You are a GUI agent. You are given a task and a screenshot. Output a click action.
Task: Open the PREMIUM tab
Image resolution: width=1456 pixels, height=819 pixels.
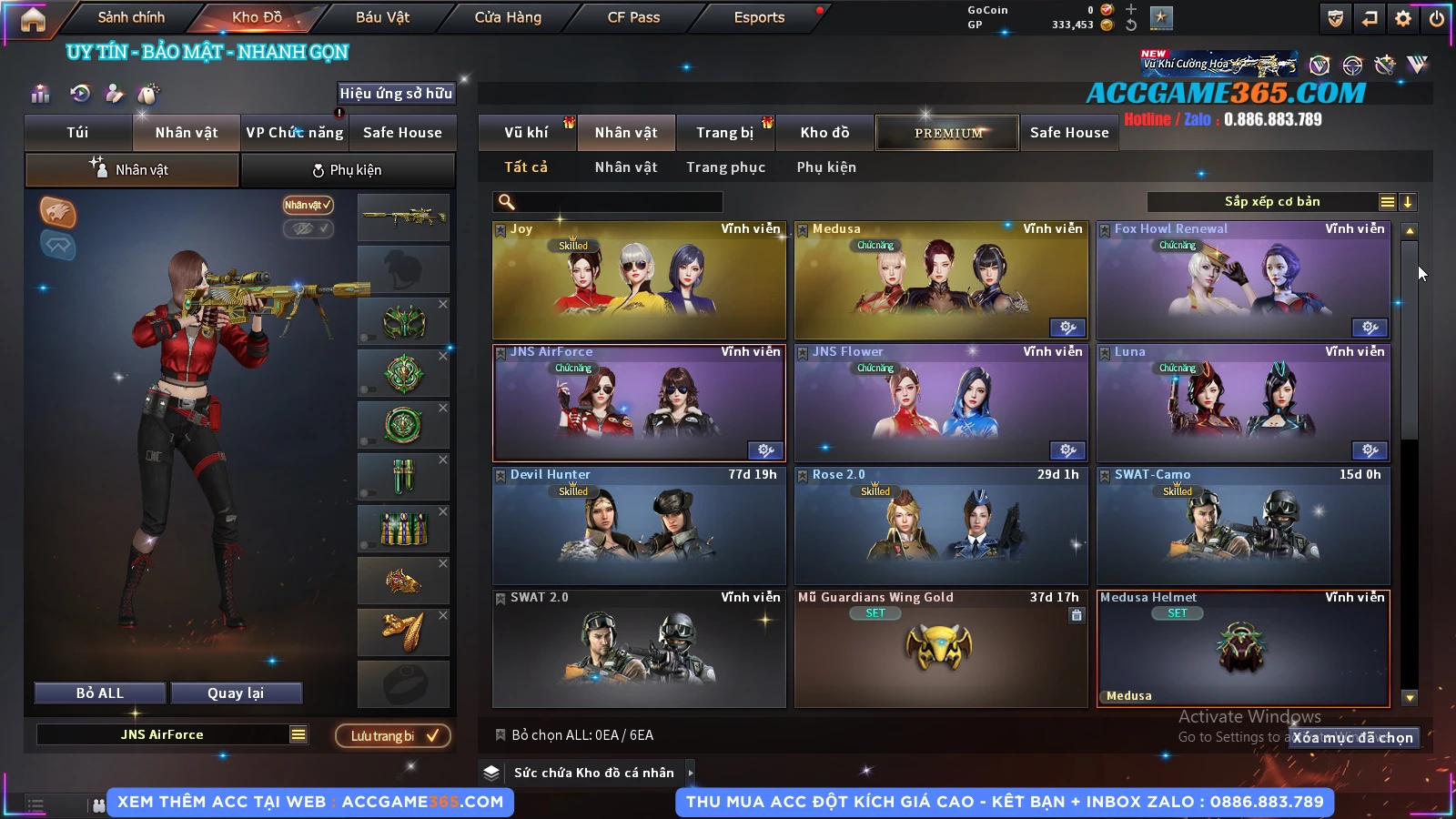pyautogui.click(x=948, y=133)
